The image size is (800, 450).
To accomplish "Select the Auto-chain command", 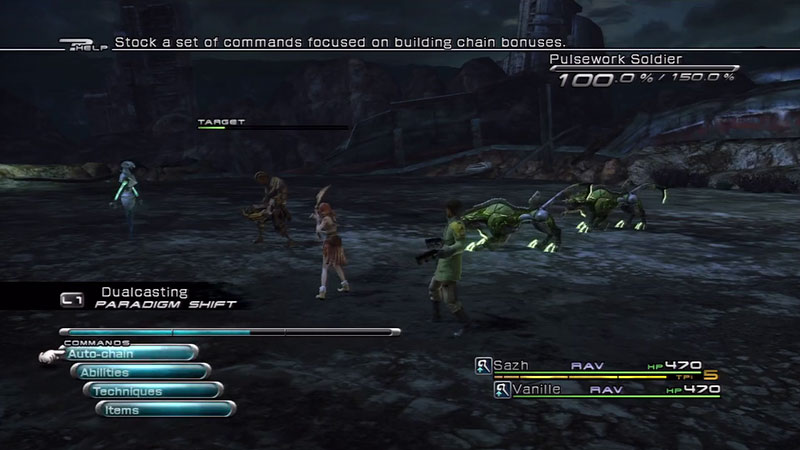I will pos(128,353).
